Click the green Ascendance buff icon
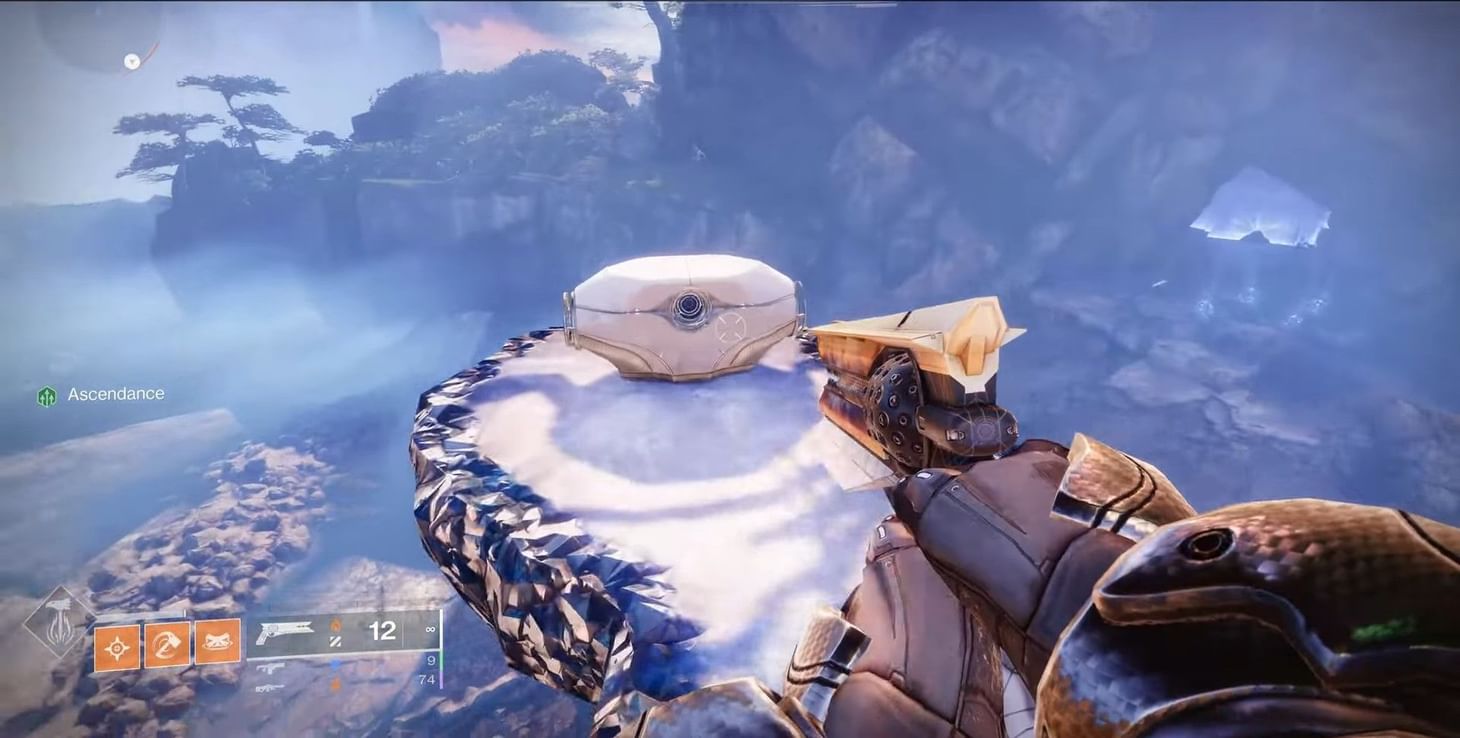1460x738 pixels. coord(47,394)
